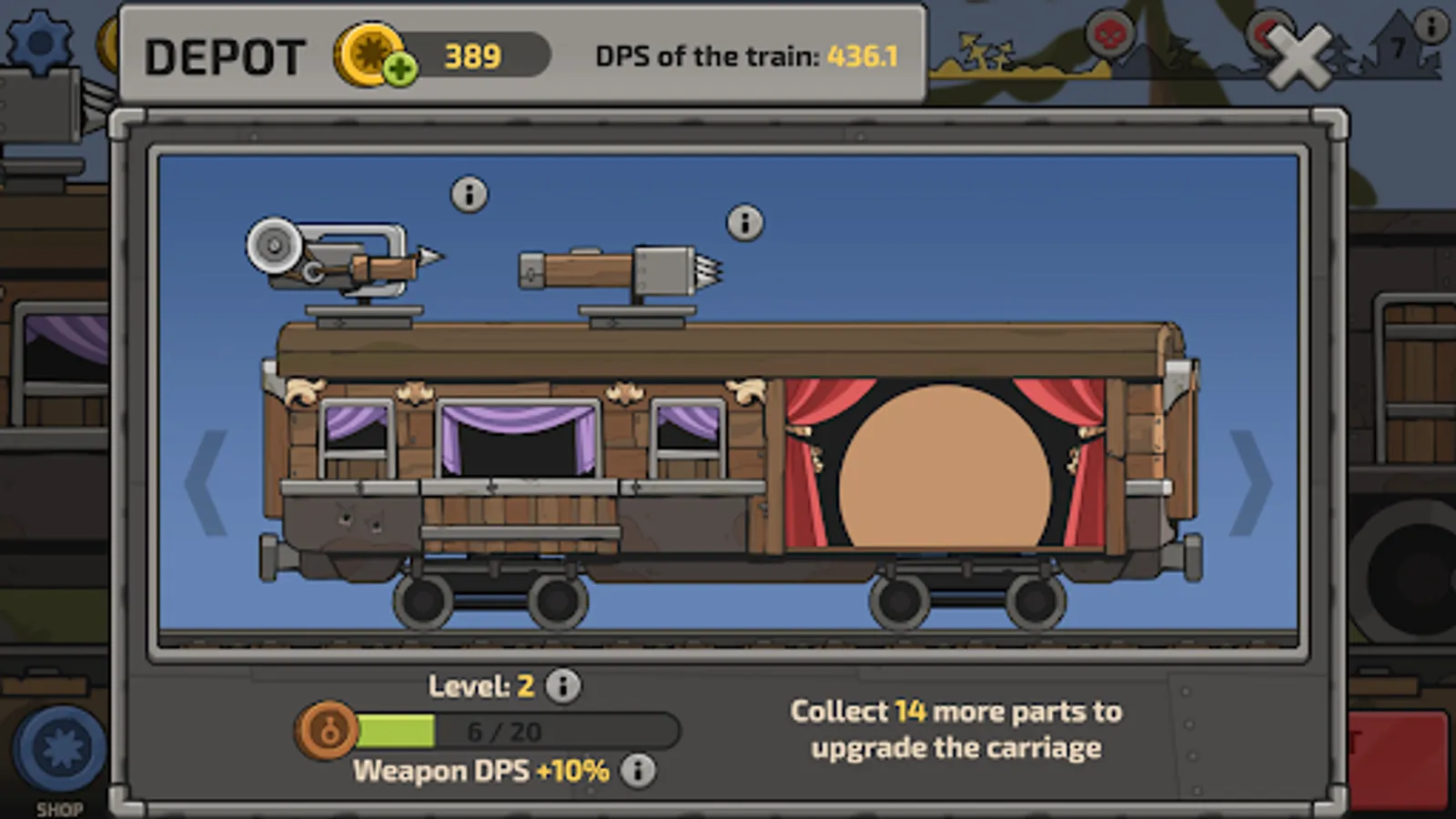Tap the info icon above the spike launcher
The width and height of the screenshot is (1456, 819).
tap(745, 221)
